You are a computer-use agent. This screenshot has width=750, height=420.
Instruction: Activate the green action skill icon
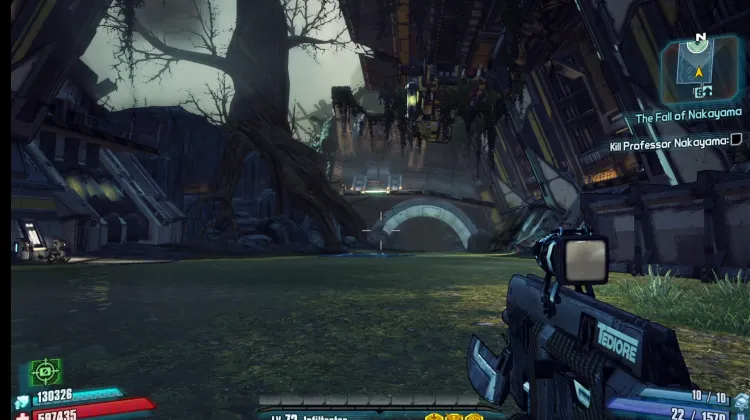(44, 372)
